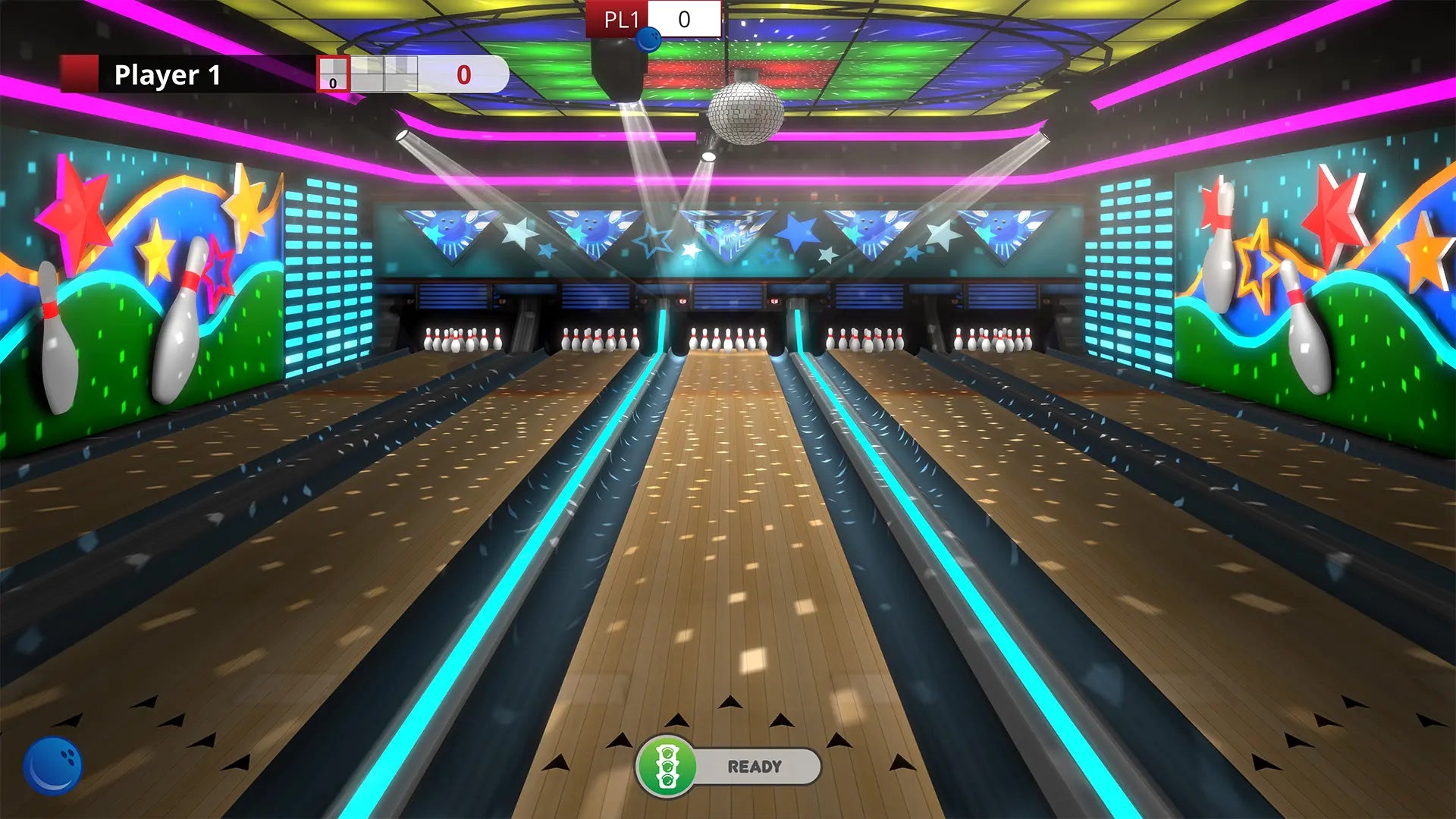Viewport: 1456px width, 819px height.
Task: Select the PL1 overhead score monitor
Action: tap(654, 20)
